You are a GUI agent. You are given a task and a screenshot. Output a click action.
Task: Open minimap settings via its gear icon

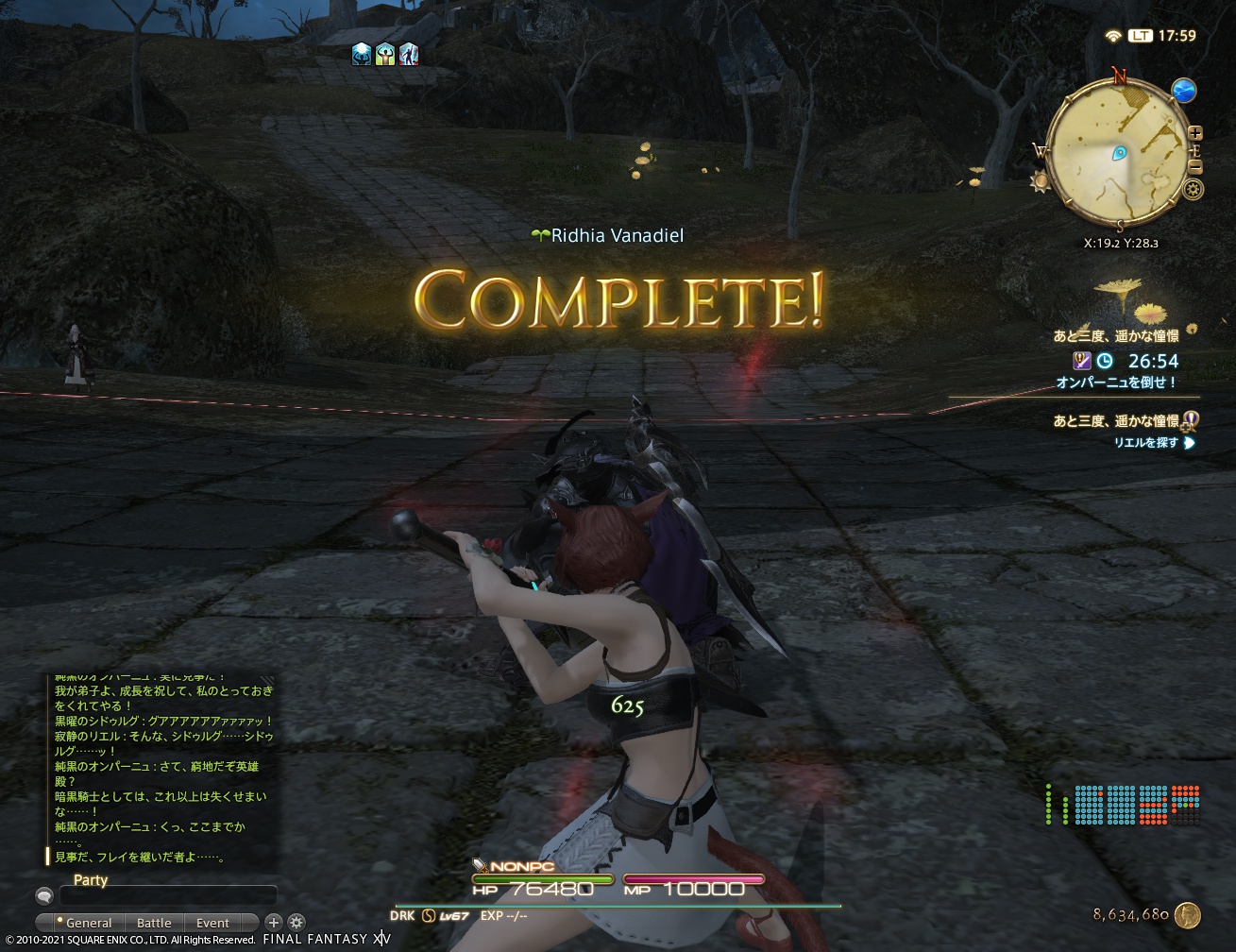click(x=1193, y=189)
